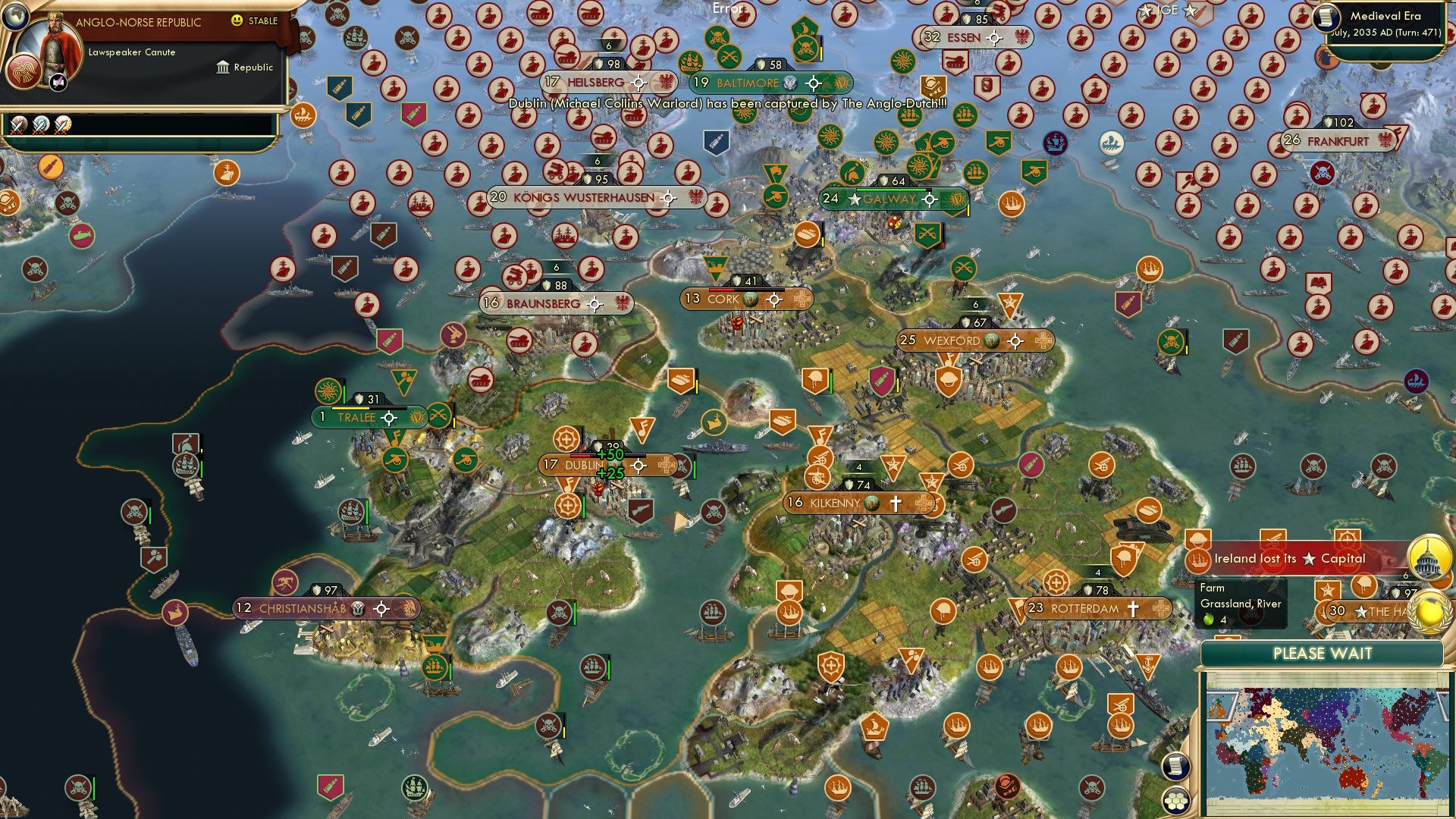Click the war axe icon below the leader portrait
This screenshot has height=819, width=1456.
[x=58, y=82]
